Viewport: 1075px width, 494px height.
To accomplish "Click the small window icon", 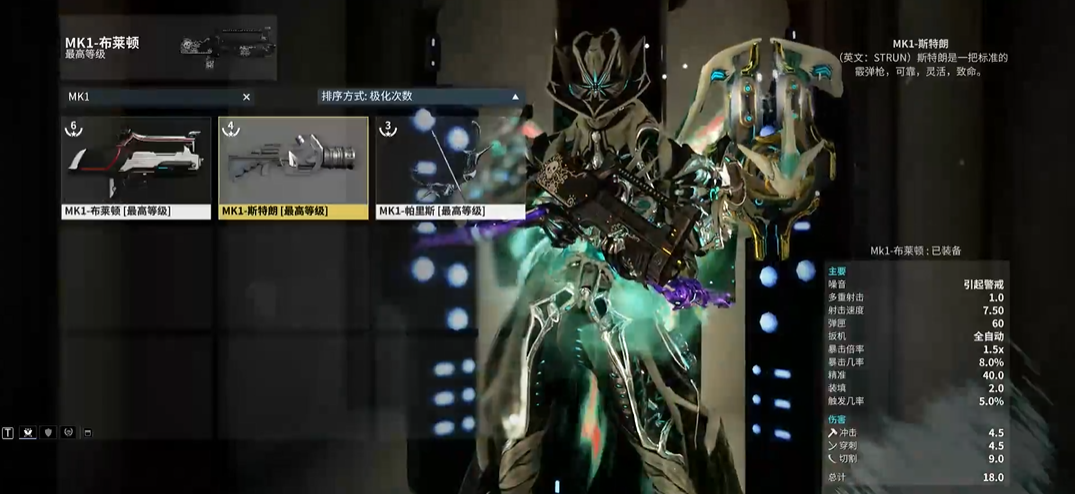I will click(87, 433).
